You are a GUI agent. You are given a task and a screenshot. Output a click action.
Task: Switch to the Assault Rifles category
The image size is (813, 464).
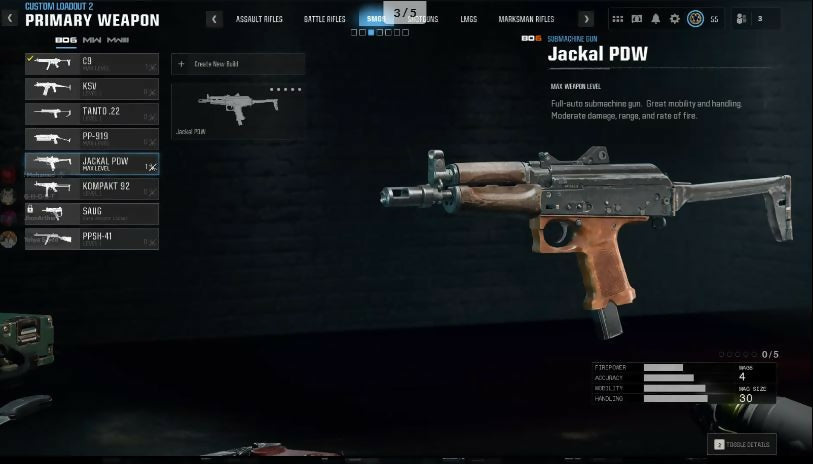point(259,19)
